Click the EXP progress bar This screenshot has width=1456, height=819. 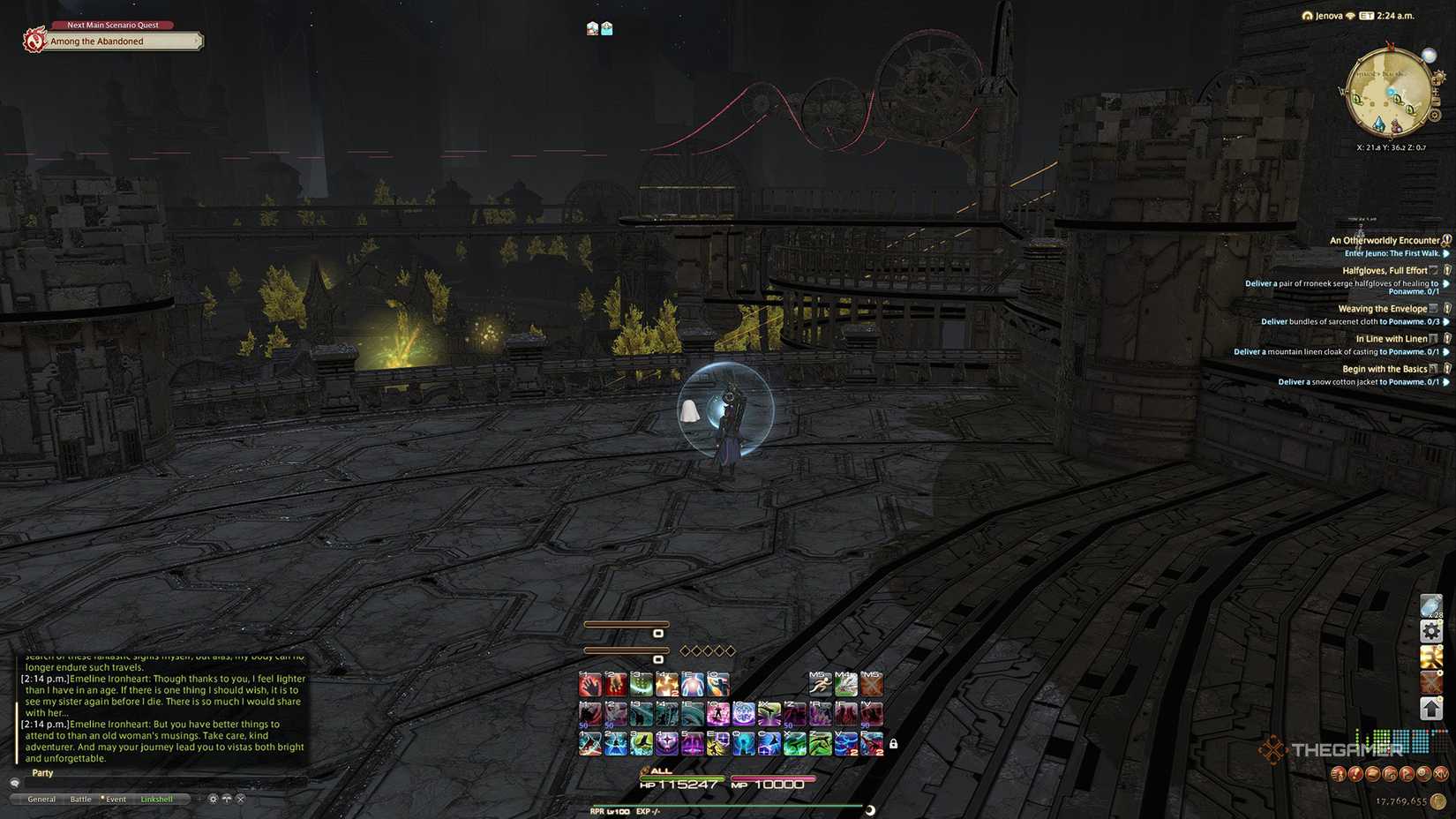click(x=724, y=806)
